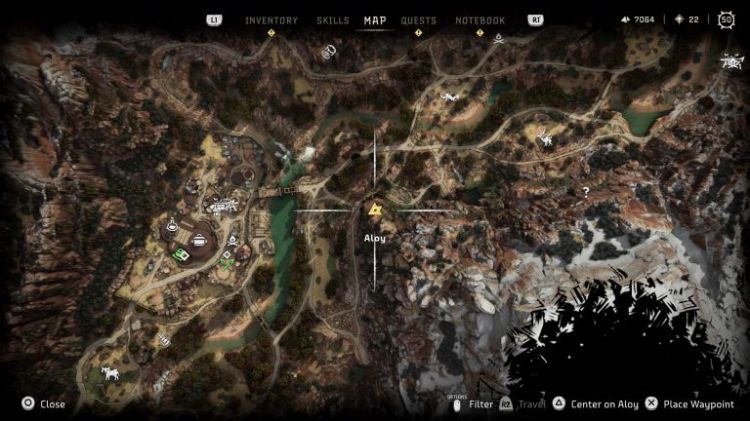Select the green merchant marker in the settlement
750x421 pixels.
click(181, 255)
